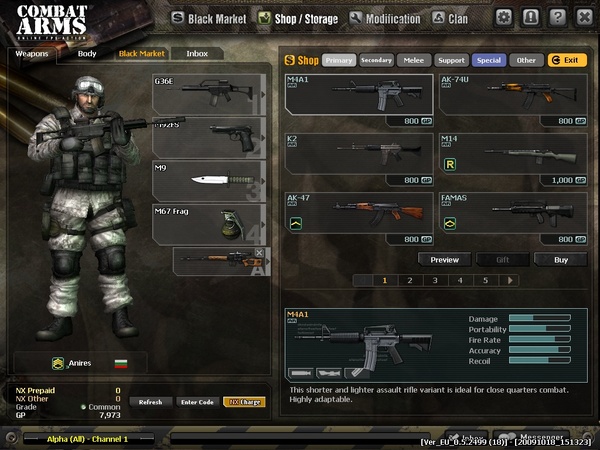Switch to the Inbox tab

pyautogui.click(x=197, y=53)
